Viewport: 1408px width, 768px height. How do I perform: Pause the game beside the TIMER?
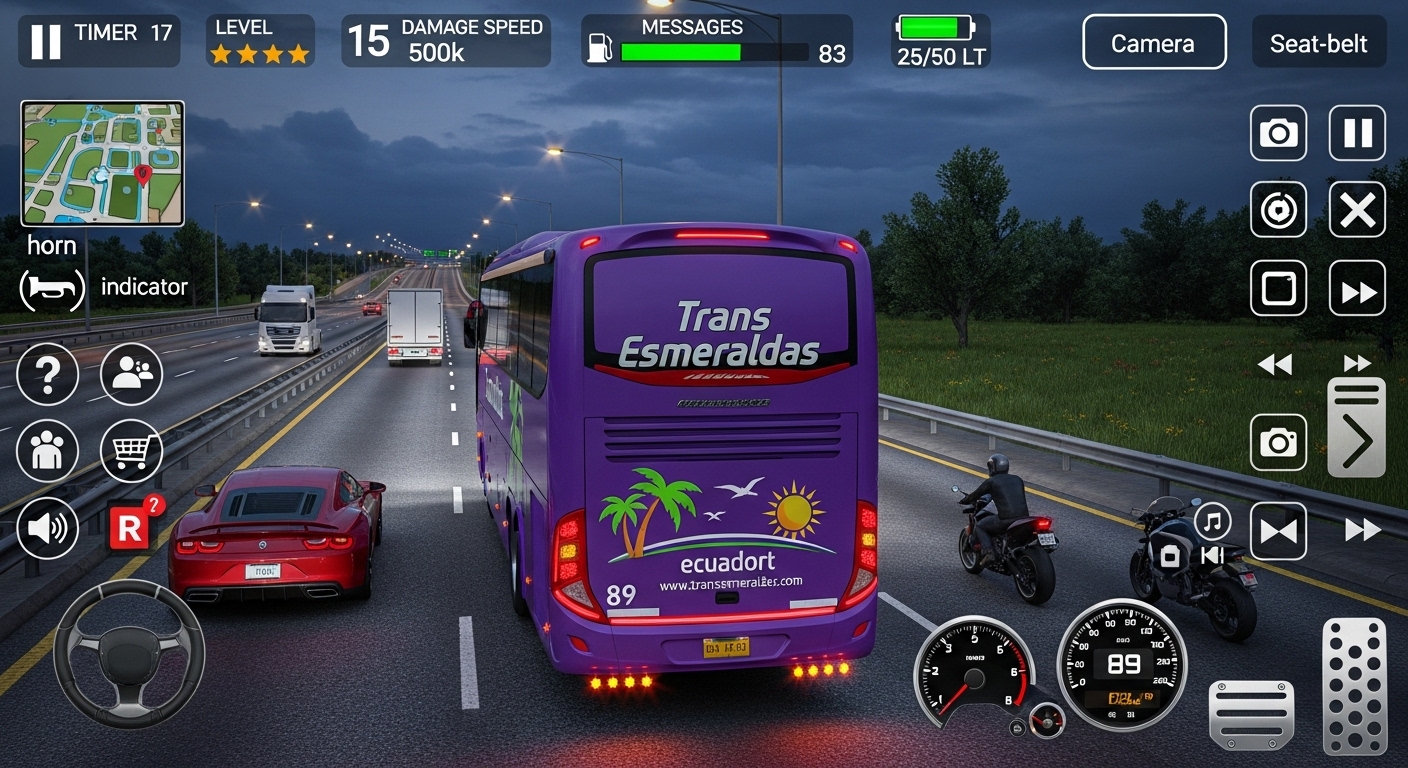coord(45,42)
